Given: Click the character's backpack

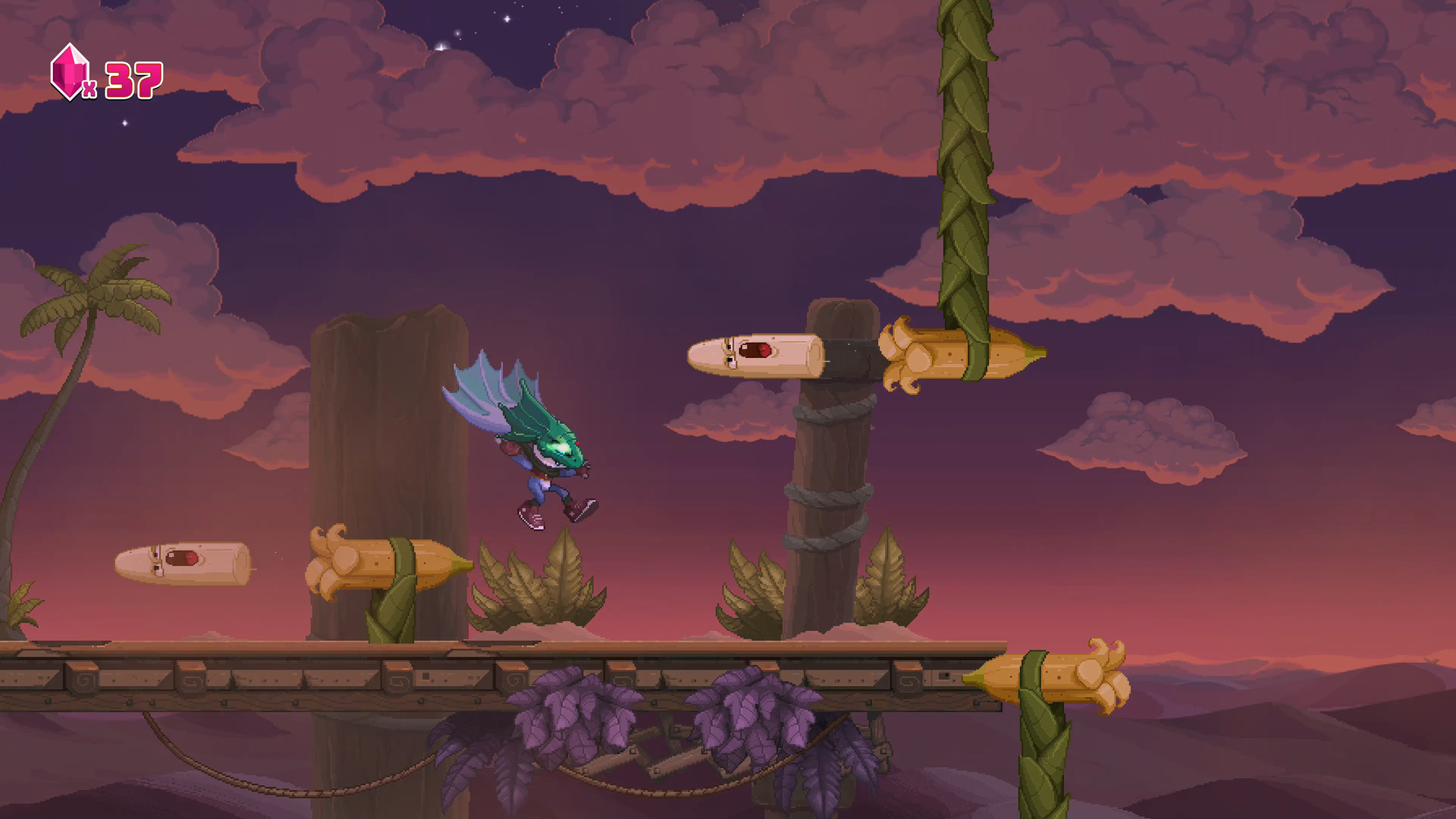Looking at the screenshot, I should point(512,447).
